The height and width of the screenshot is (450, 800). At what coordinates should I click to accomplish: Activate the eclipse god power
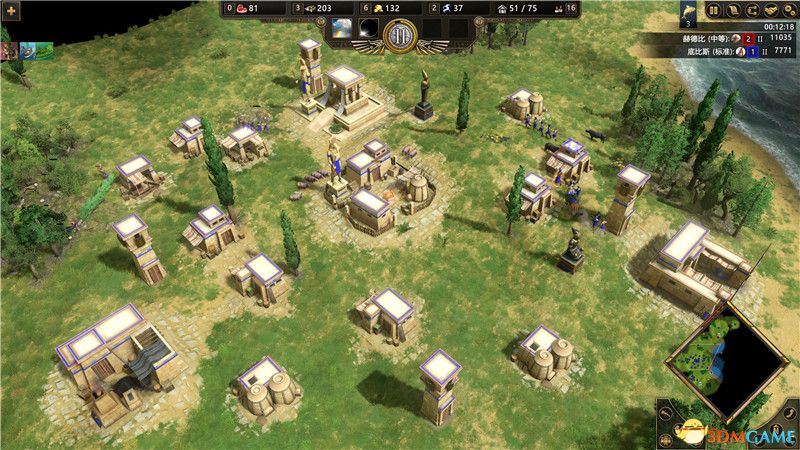pos(369,27)
